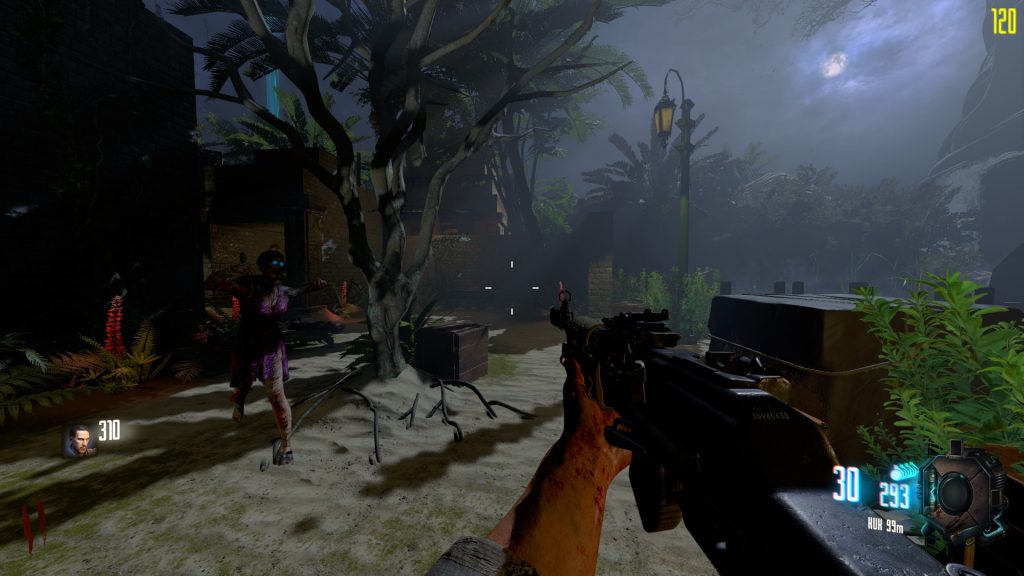Select the circular equipment gadget icon
This screenshot has height=576, width=1024.
click(959, 491)
